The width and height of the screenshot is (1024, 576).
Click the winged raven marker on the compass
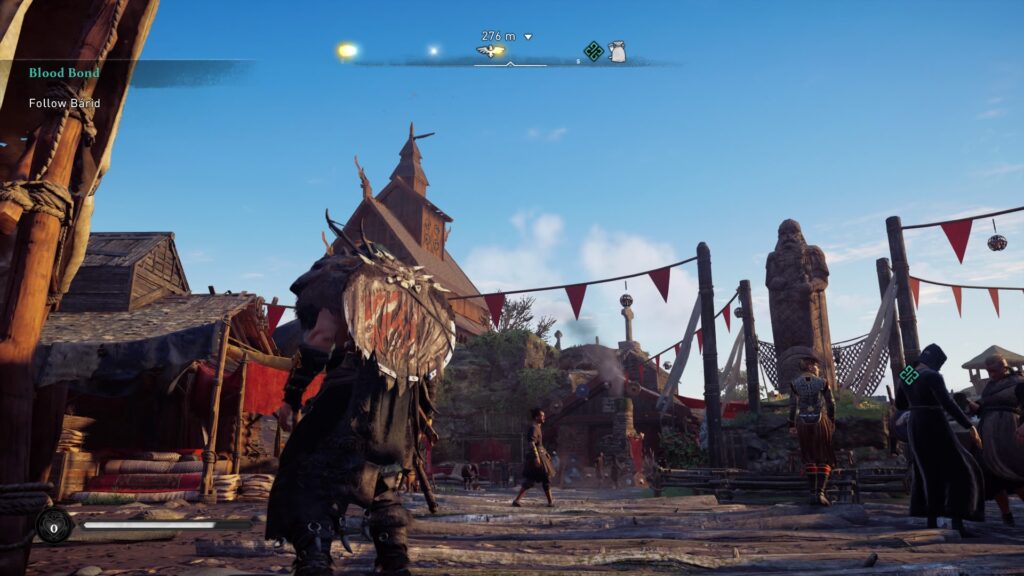pyautogui.click(x=490, y=51)
